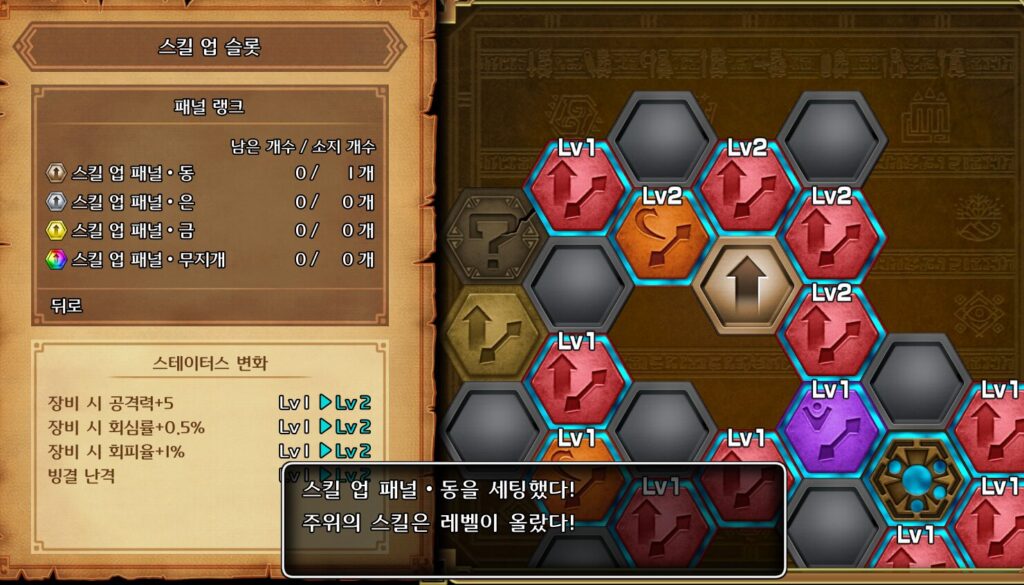Select the orange Lv2 skill hex
Image resolution: width=1024 pixels, height=585 pixels.
click(x=662, y=236)
